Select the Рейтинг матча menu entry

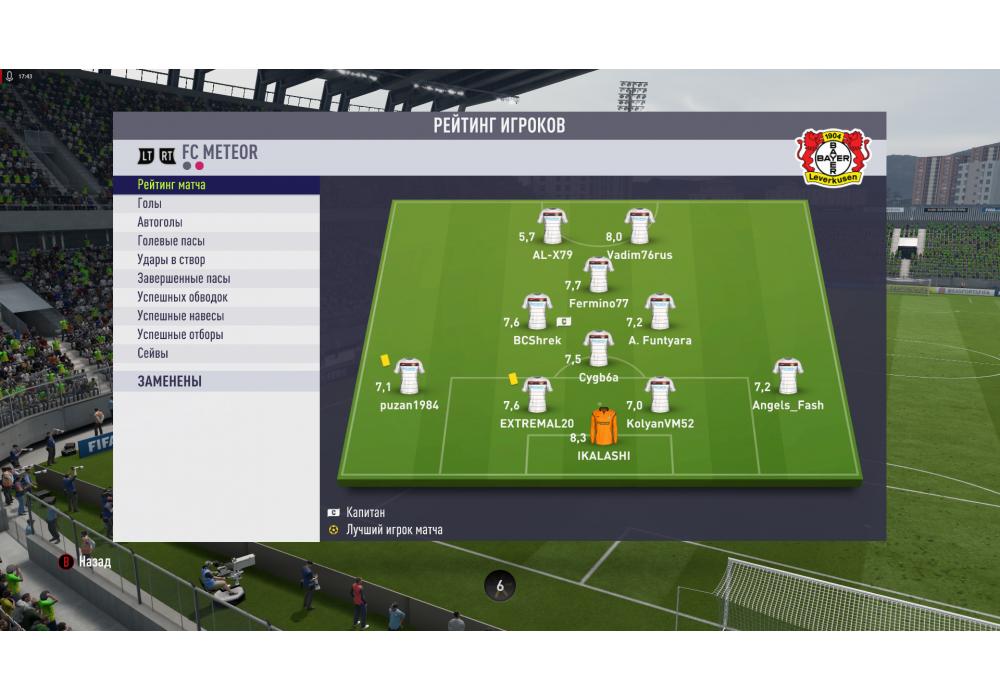pyautogui.click(x=216, y=185)
